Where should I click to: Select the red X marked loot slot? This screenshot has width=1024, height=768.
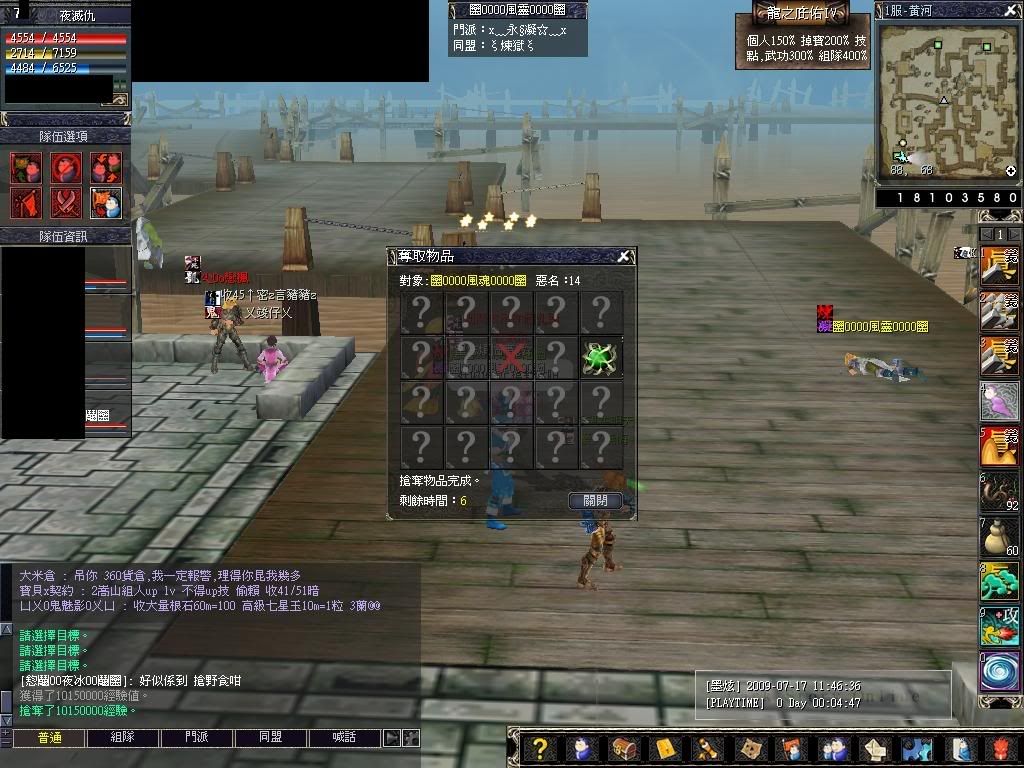pos(512,357)
